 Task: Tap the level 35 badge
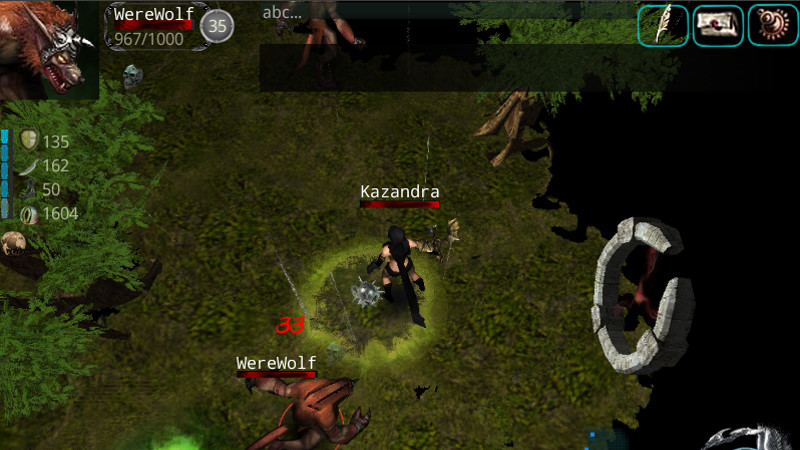(217, 26)
